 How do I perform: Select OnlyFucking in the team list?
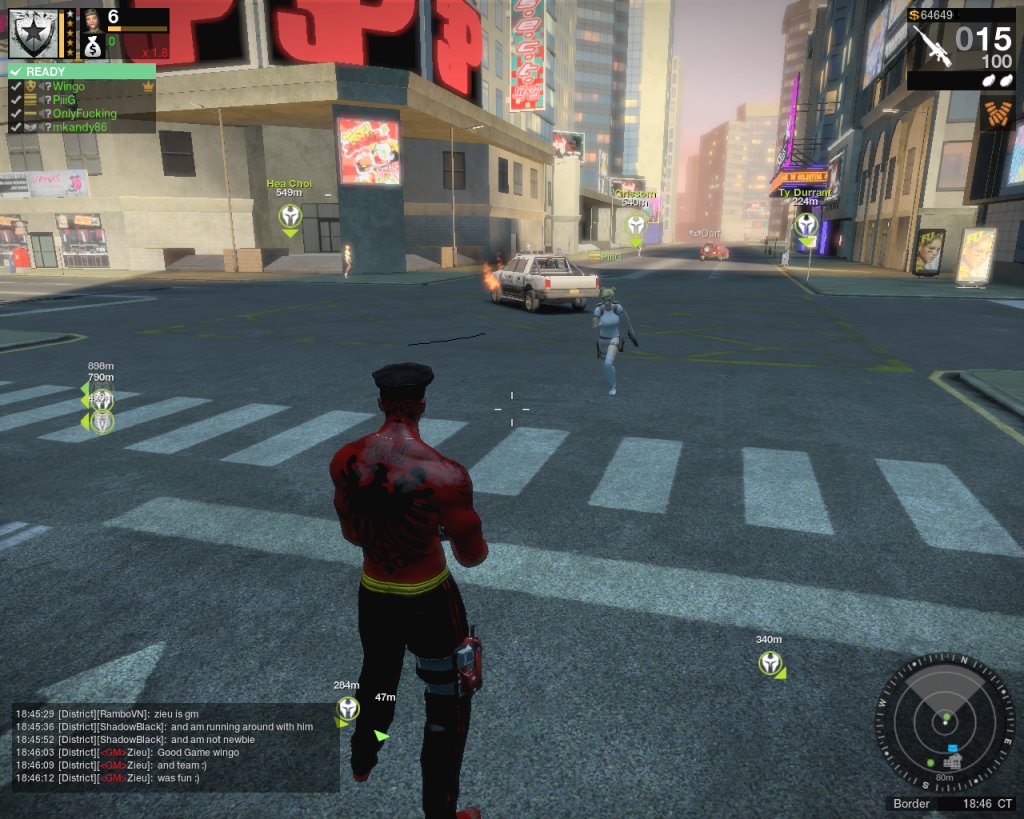(84, 114)
